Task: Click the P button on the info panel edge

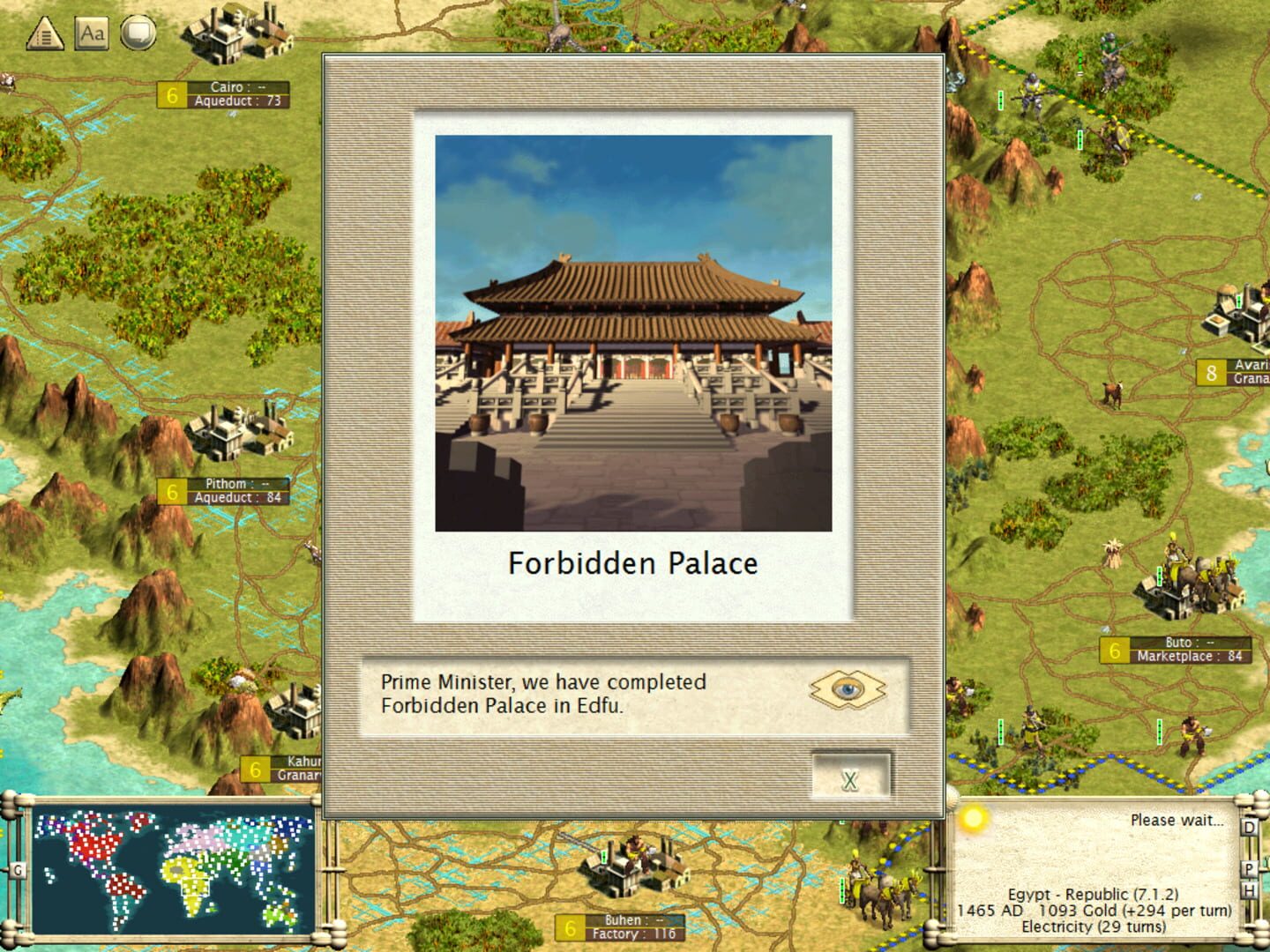Action: pos(1249,868)
